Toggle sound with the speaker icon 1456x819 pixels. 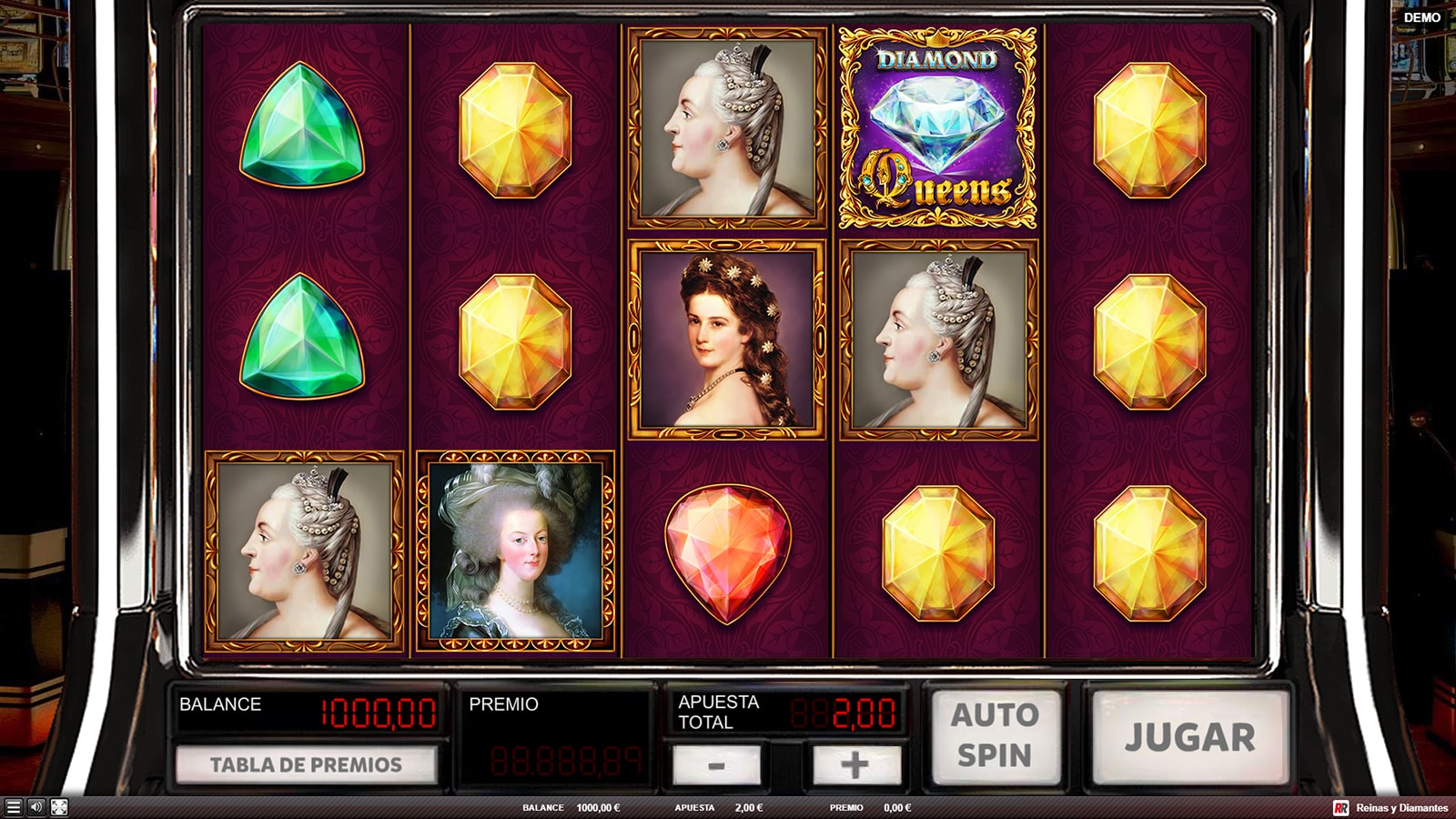click(35, 807)
